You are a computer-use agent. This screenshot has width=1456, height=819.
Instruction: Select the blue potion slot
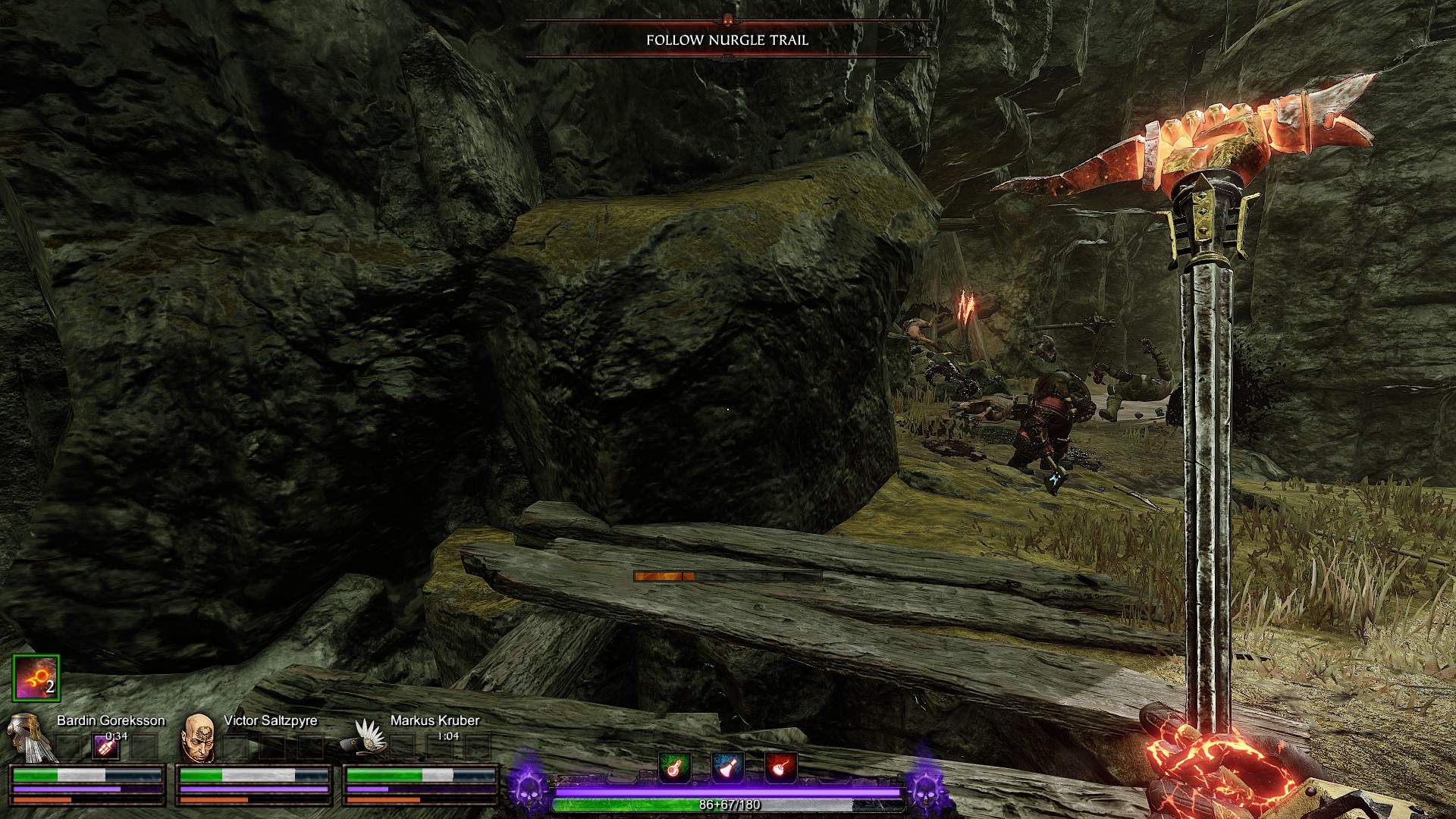(x=727, y=767)
